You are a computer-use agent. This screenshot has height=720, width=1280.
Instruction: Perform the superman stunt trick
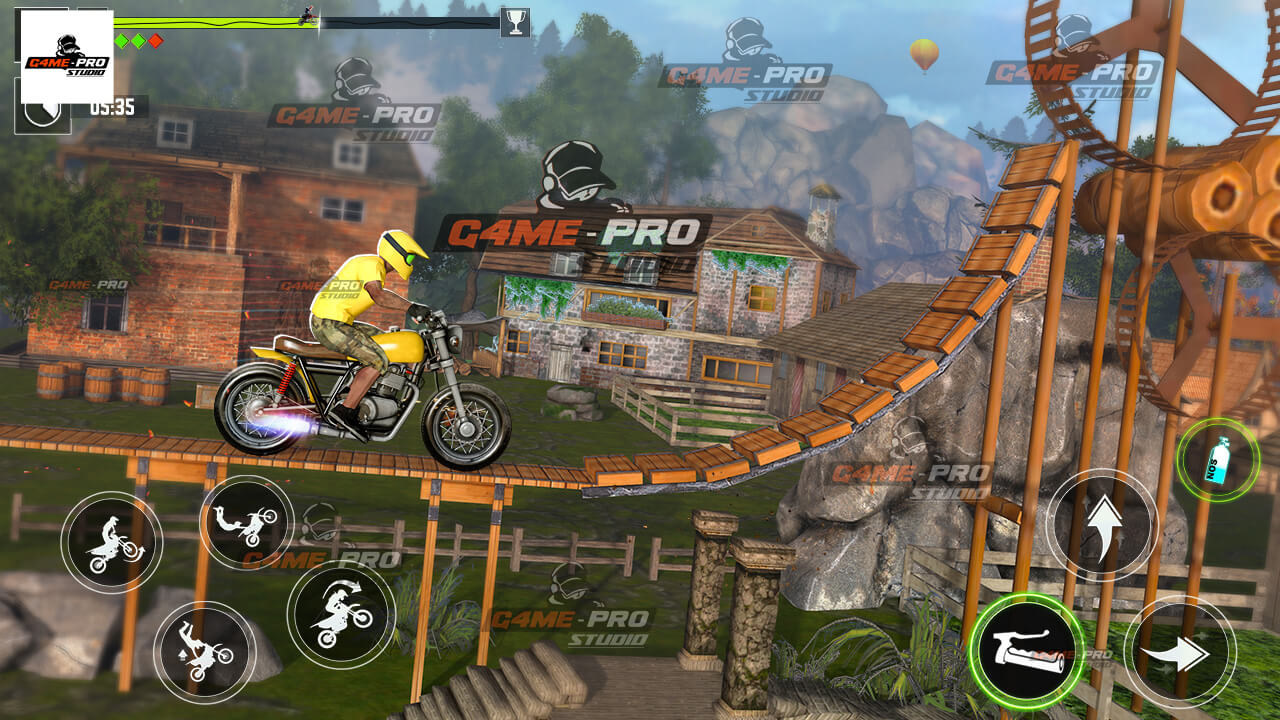point(246,523)
